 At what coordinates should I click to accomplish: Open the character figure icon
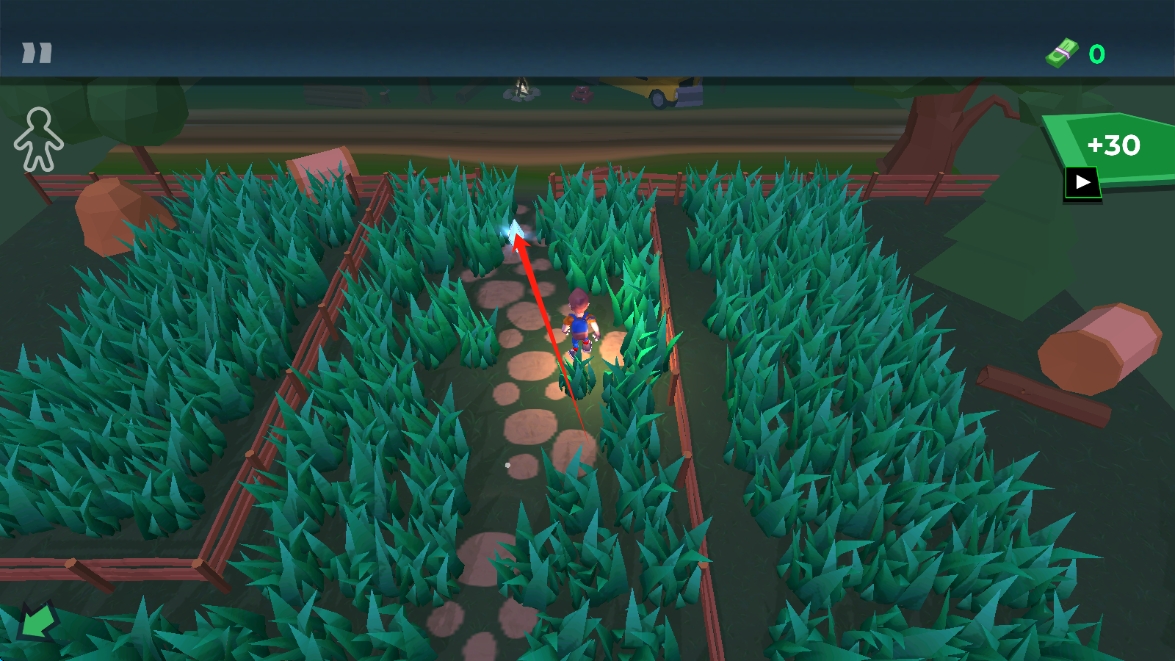coord(38,141)
